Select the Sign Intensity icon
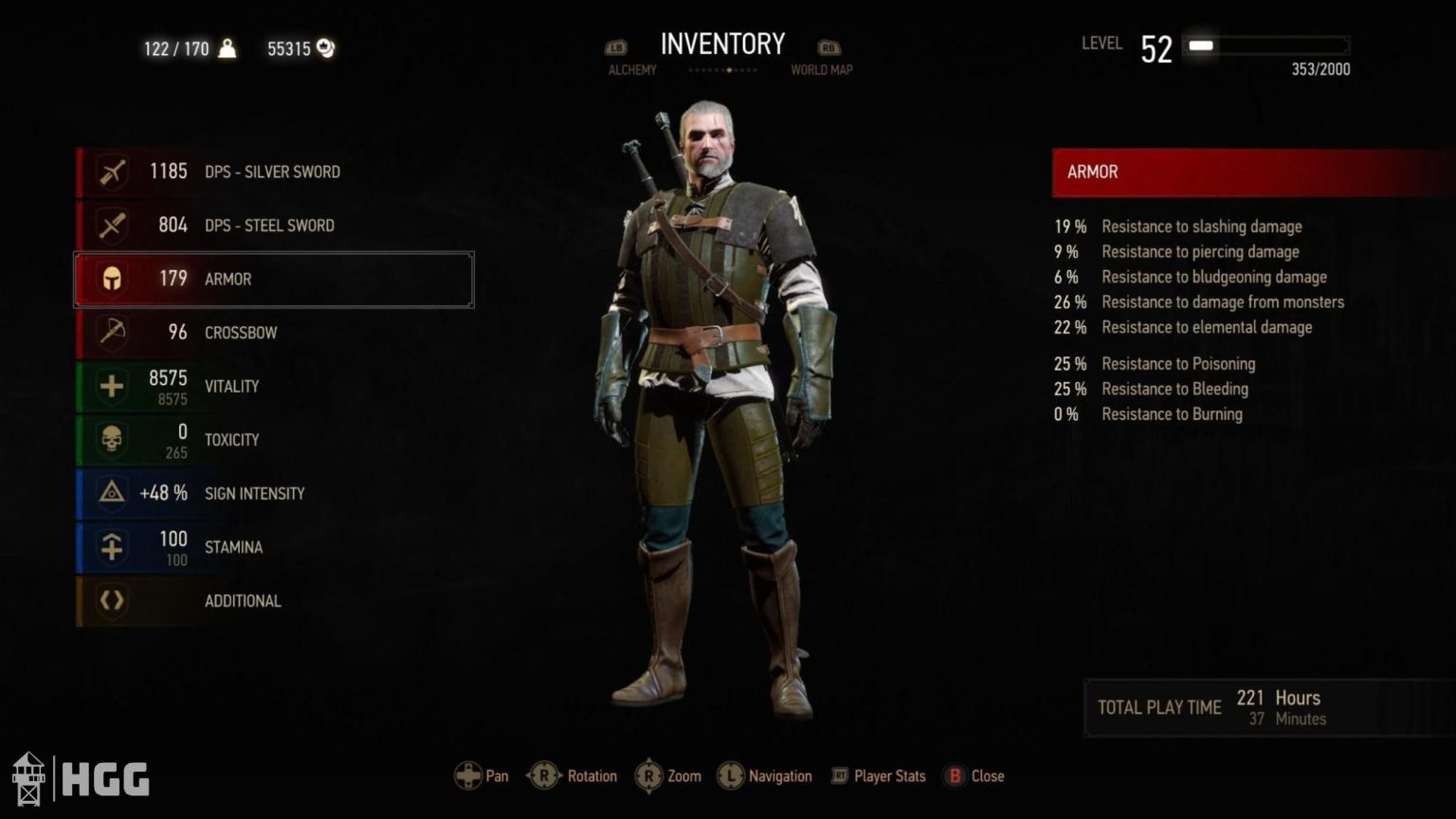Screen dimensions: 1456x819 (111, 493)
